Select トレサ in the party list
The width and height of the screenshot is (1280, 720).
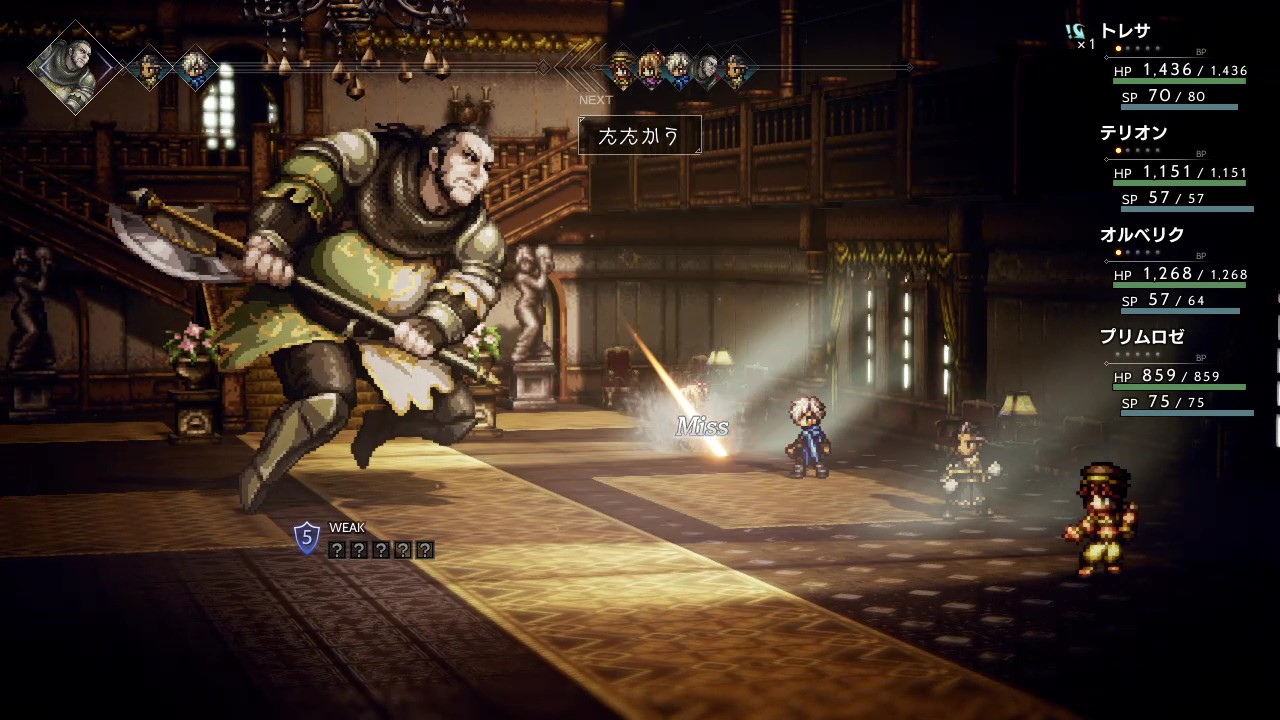[1125, 32]
